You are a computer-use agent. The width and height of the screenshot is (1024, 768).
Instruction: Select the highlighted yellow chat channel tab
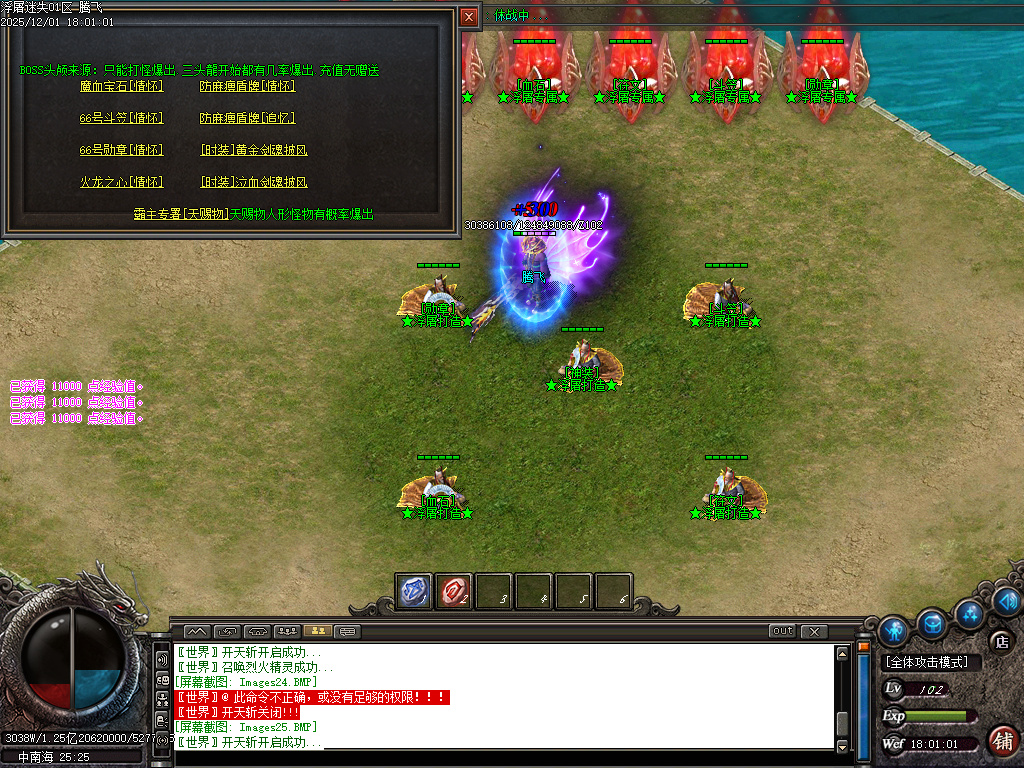[319, 631]
